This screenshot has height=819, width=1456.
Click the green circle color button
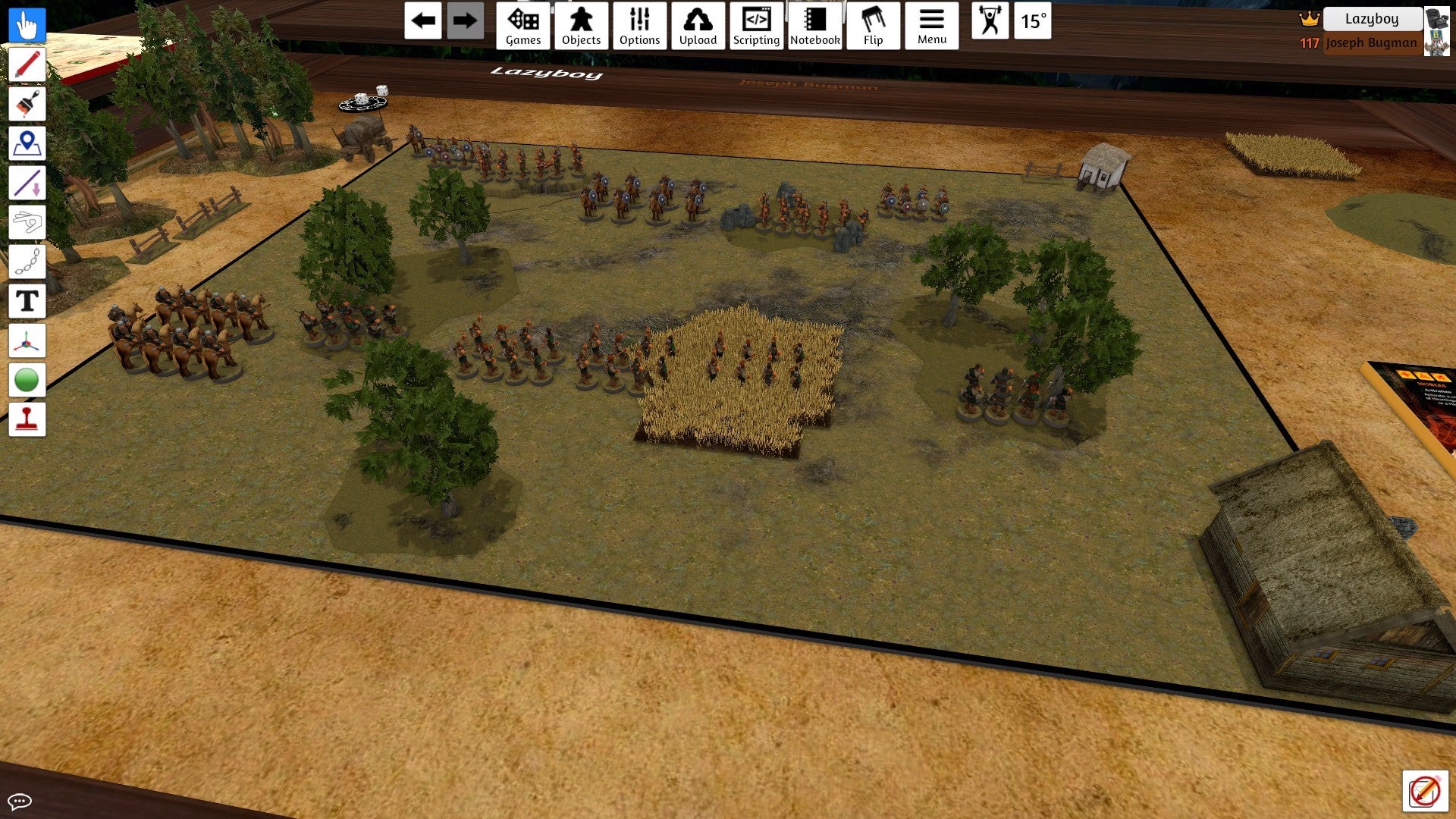coord(27,380)
